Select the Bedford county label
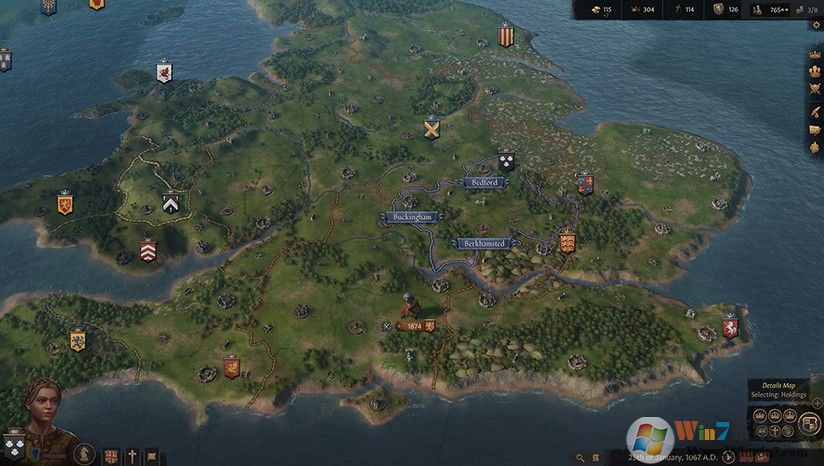This screenshot has width=824, height=466. [484, 183]
